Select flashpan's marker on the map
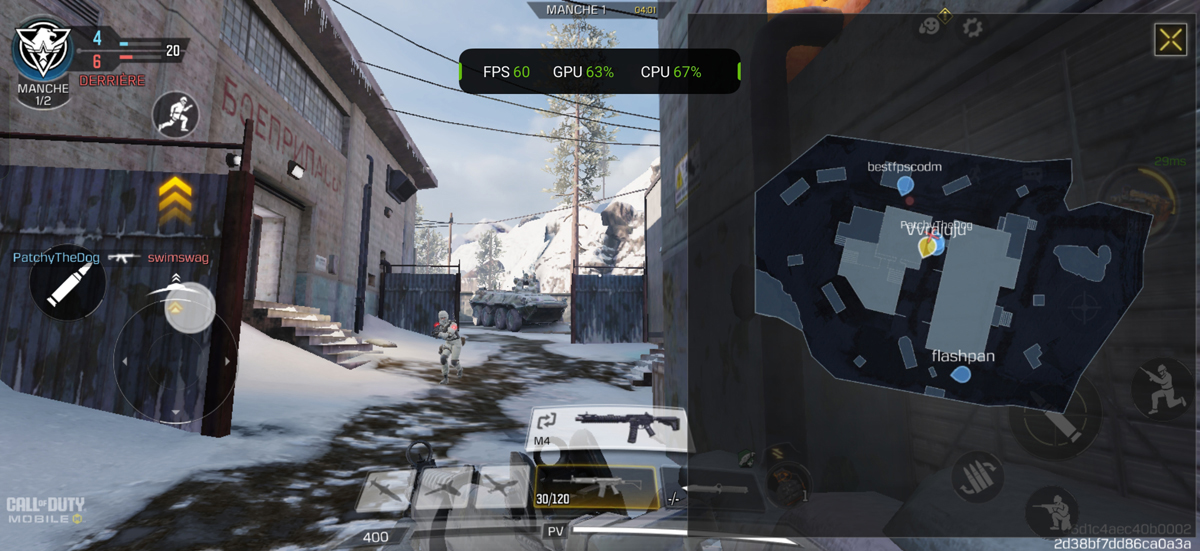 click(960, 376)
